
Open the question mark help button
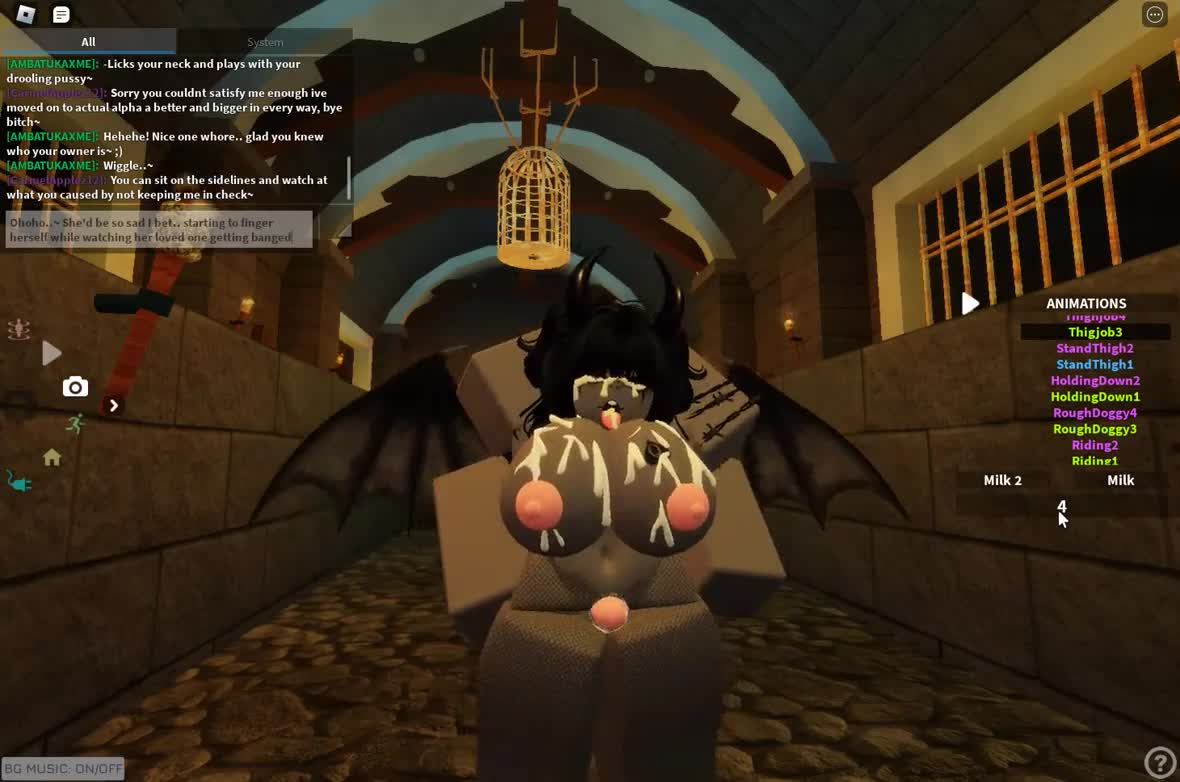pos(1159,762)
